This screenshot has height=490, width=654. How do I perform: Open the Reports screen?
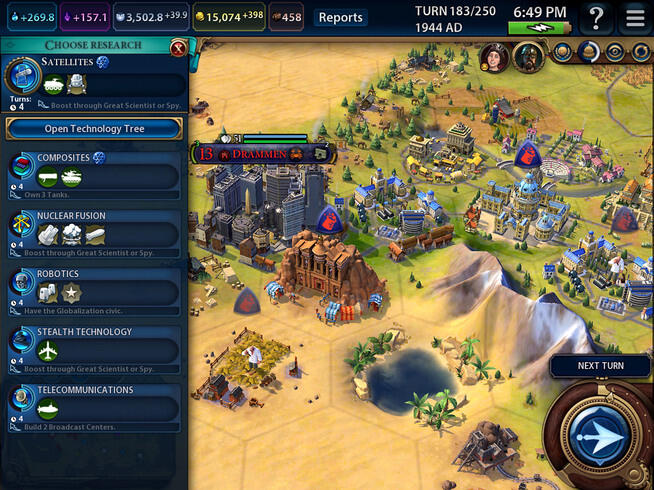pos(340,17)
